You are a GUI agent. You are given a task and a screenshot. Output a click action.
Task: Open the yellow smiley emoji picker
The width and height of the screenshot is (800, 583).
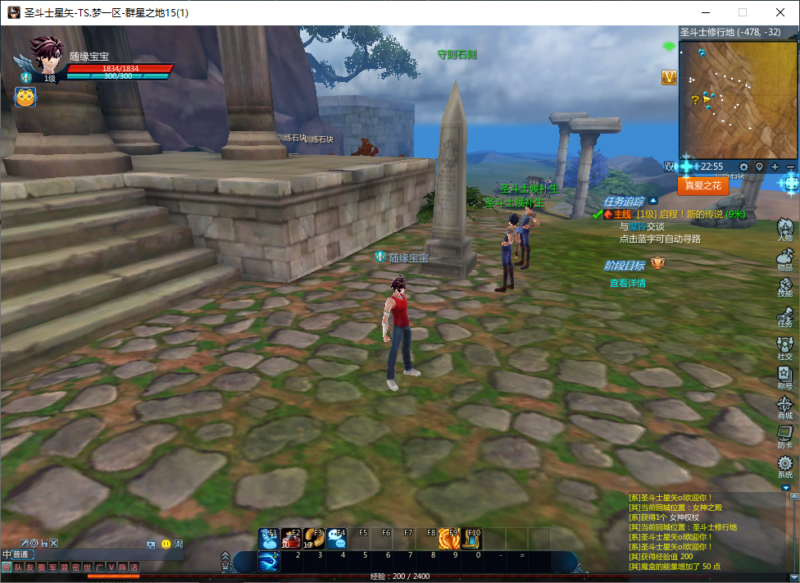point(165,543)
